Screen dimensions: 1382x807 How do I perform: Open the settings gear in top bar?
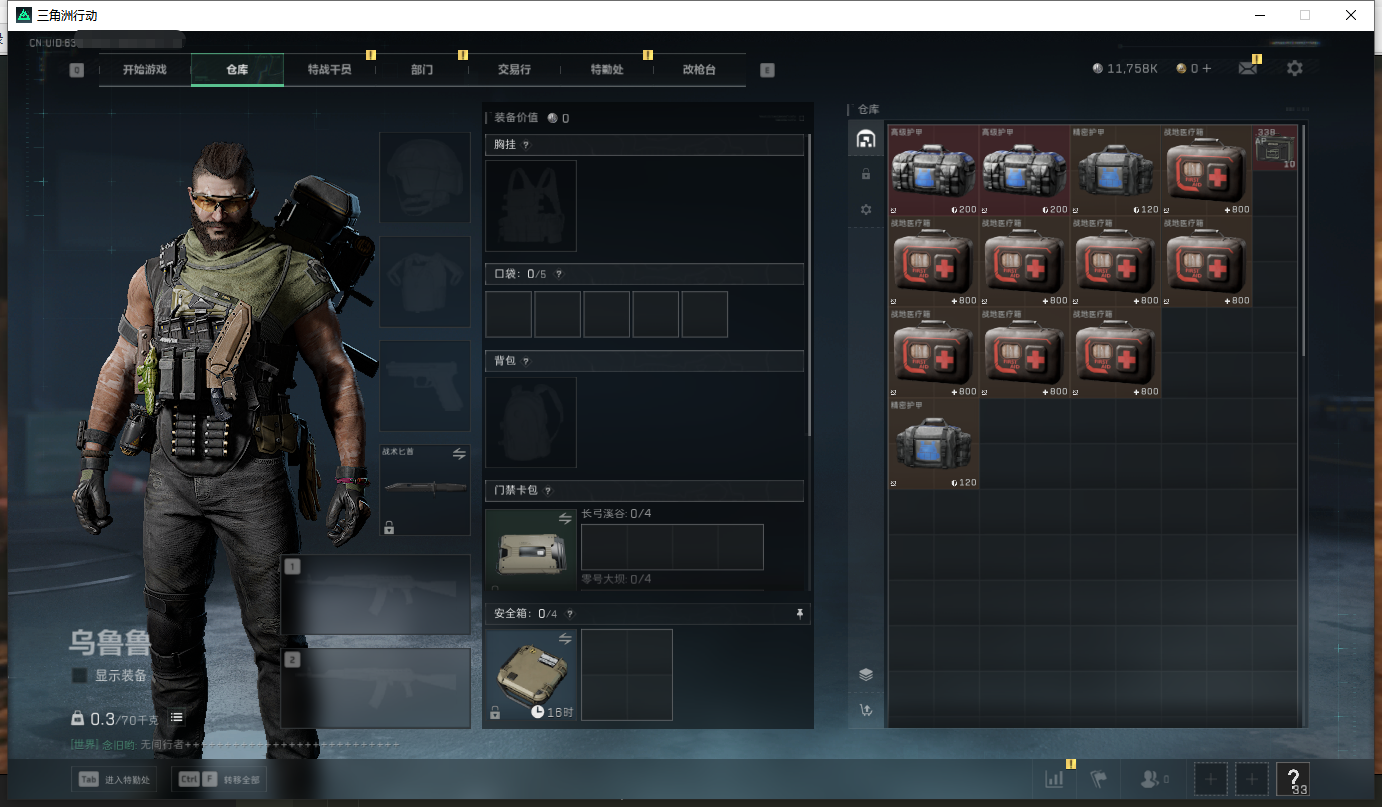pos(1295,68)
